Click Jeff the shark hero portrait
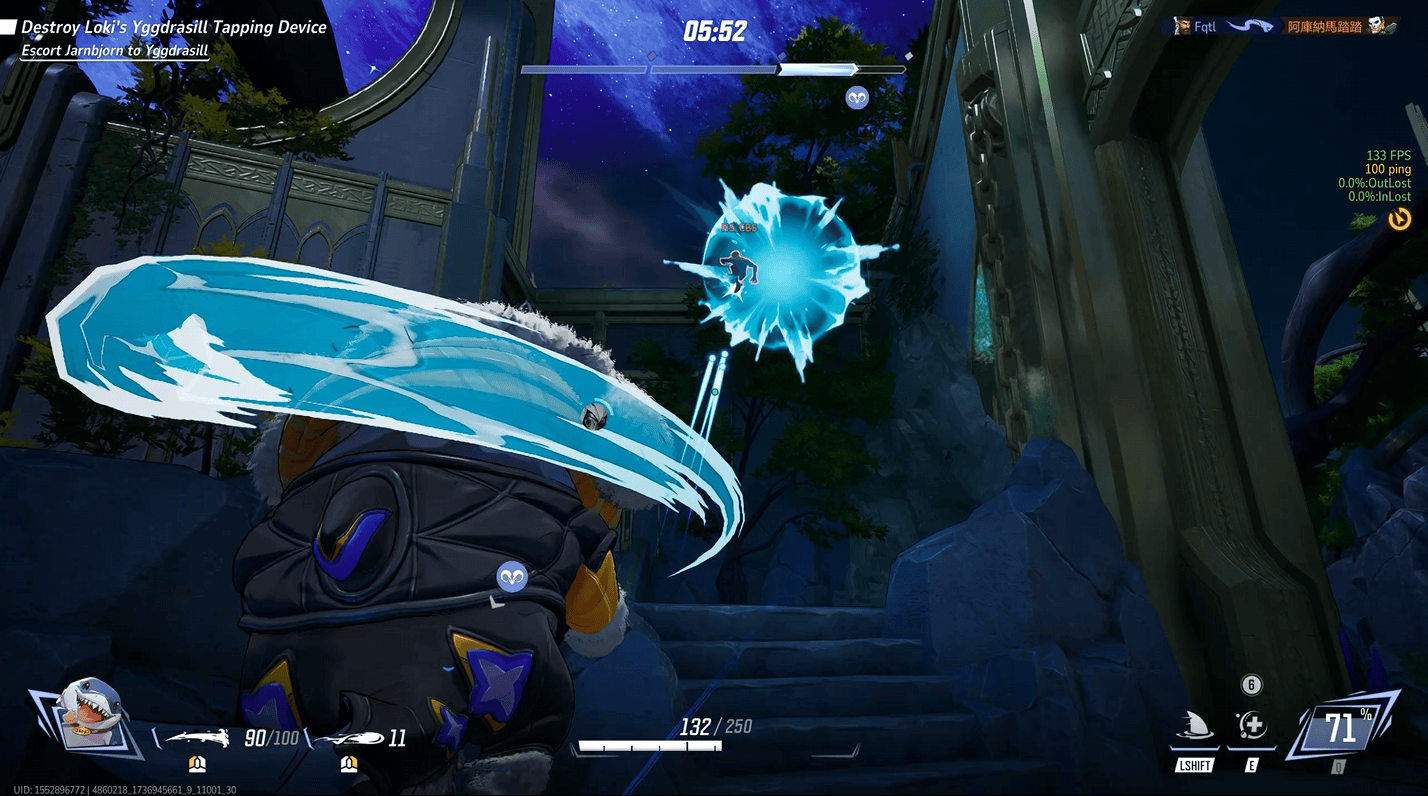 coord(92,713)
